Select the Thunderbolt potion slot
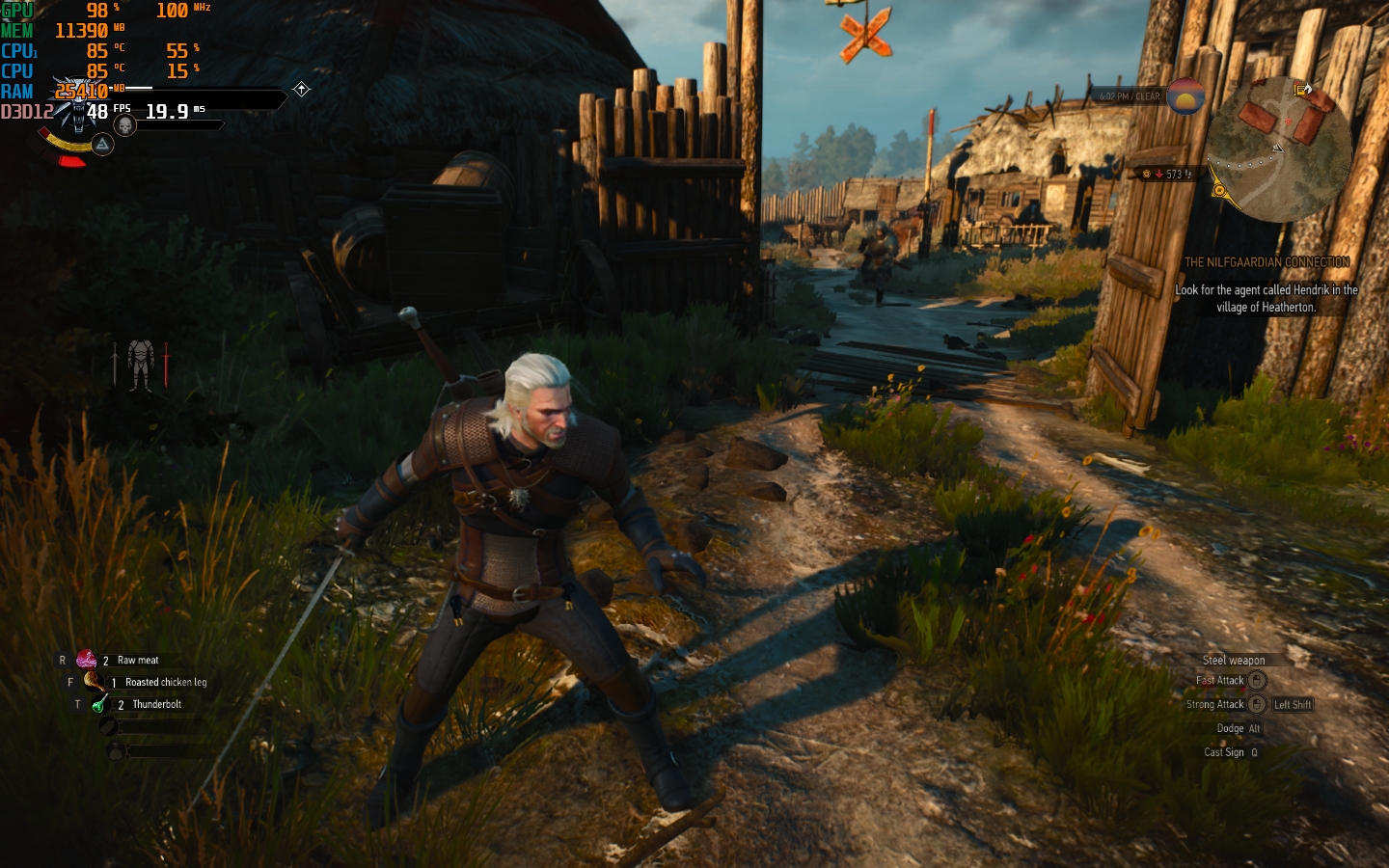Image resolution: width=1389 pixels, height=868 pixels. click(x=98, y=705)
